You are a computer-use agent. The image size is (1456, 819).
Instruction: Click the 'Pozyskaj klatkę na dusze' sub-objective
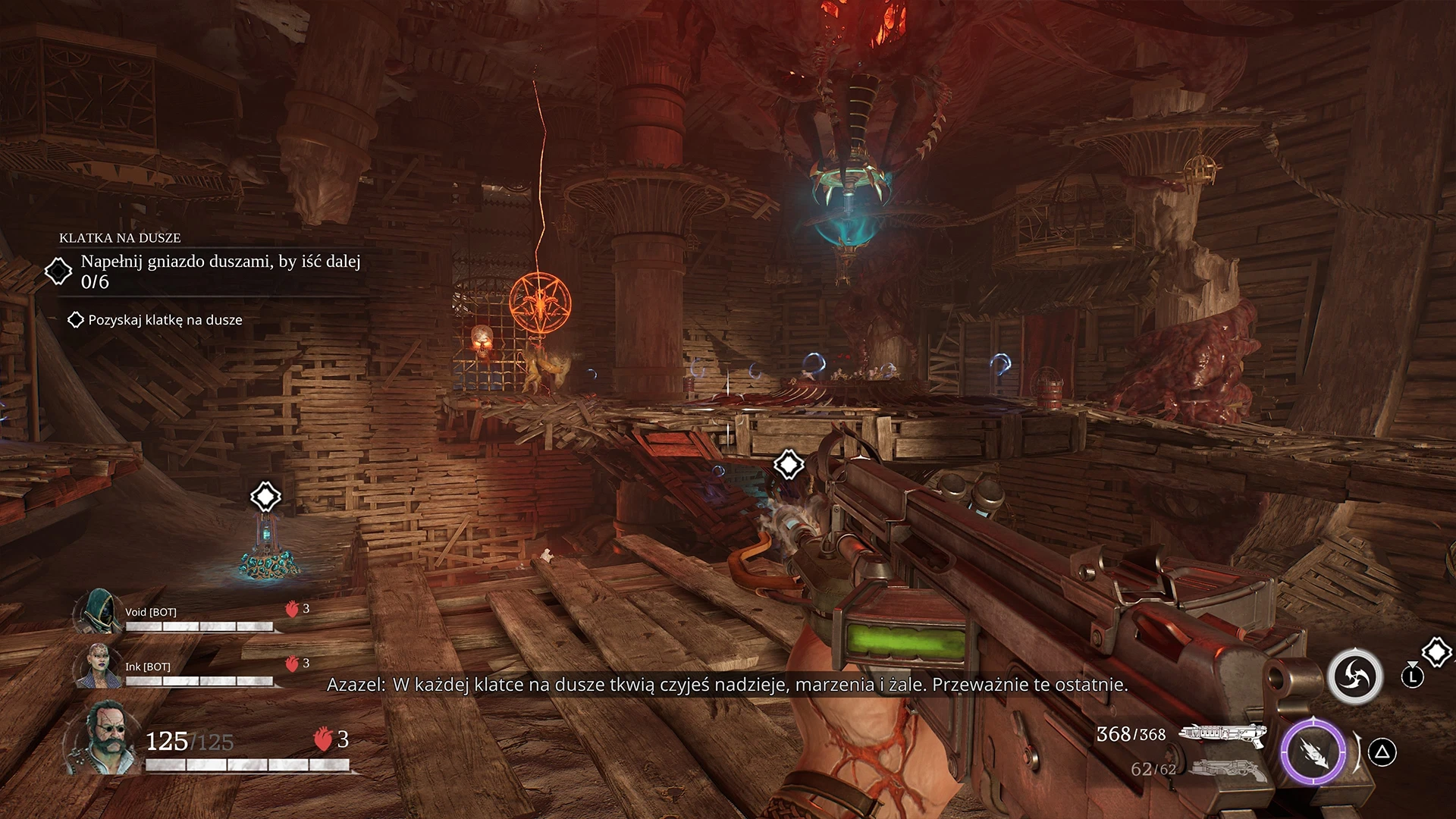tap(165, 320)
